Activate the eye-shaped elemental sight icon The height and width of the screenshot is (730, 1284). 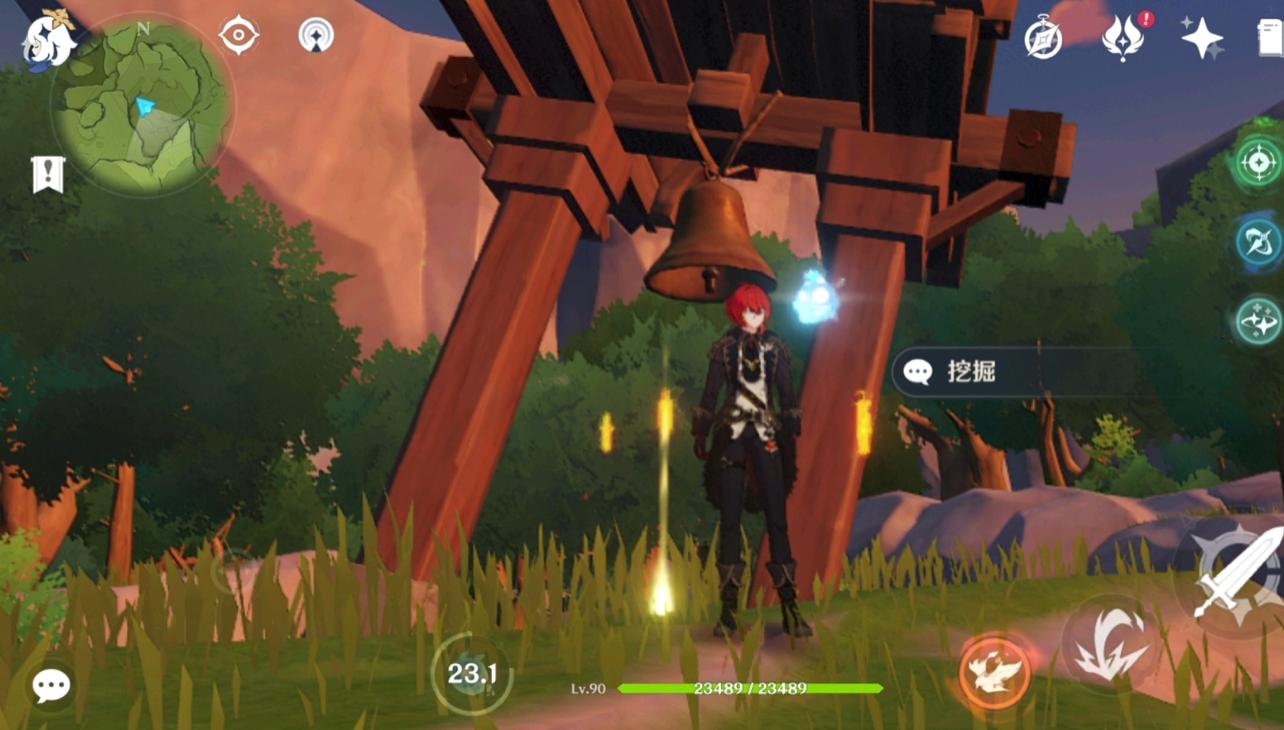click(239, 36)
